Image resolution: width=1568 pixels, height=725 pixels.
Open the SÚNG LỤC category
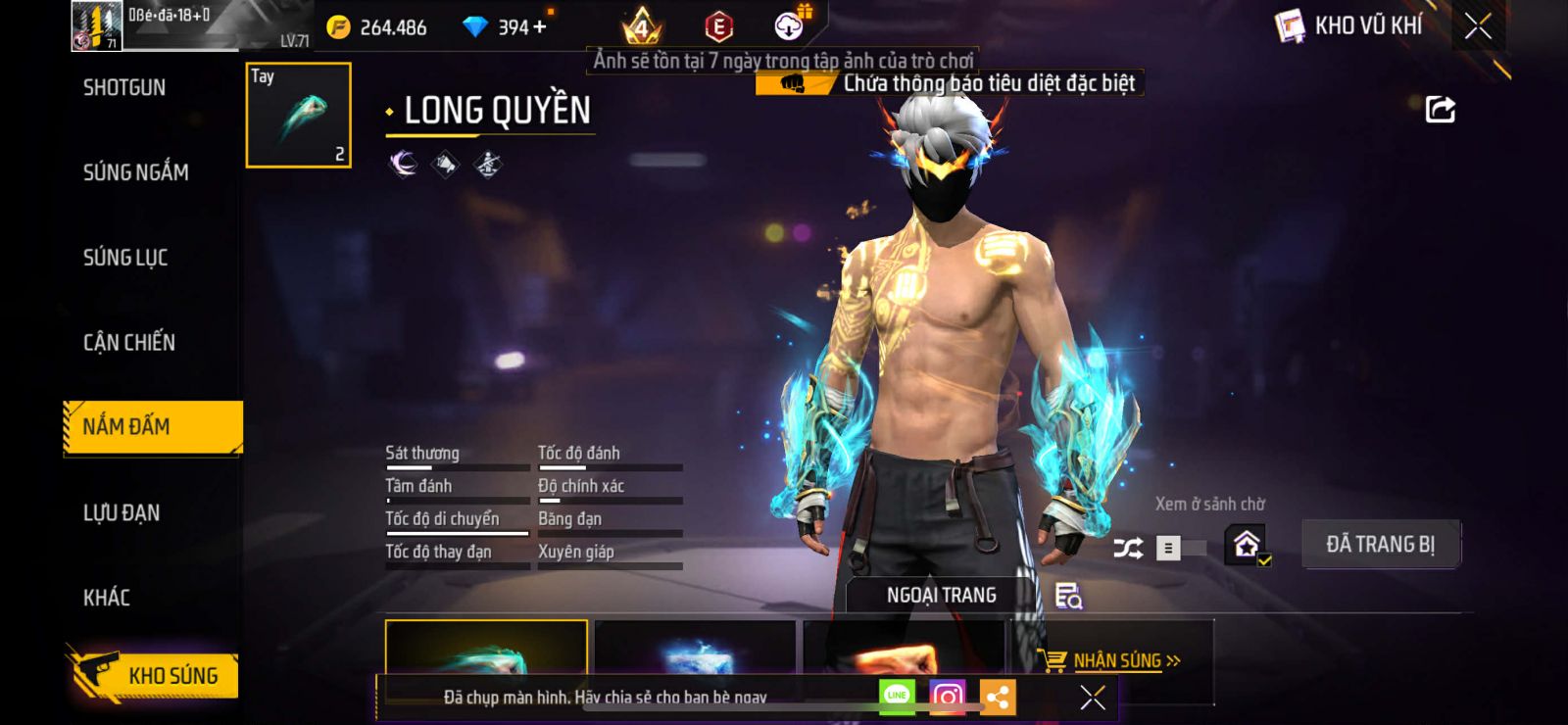point(125,258)
